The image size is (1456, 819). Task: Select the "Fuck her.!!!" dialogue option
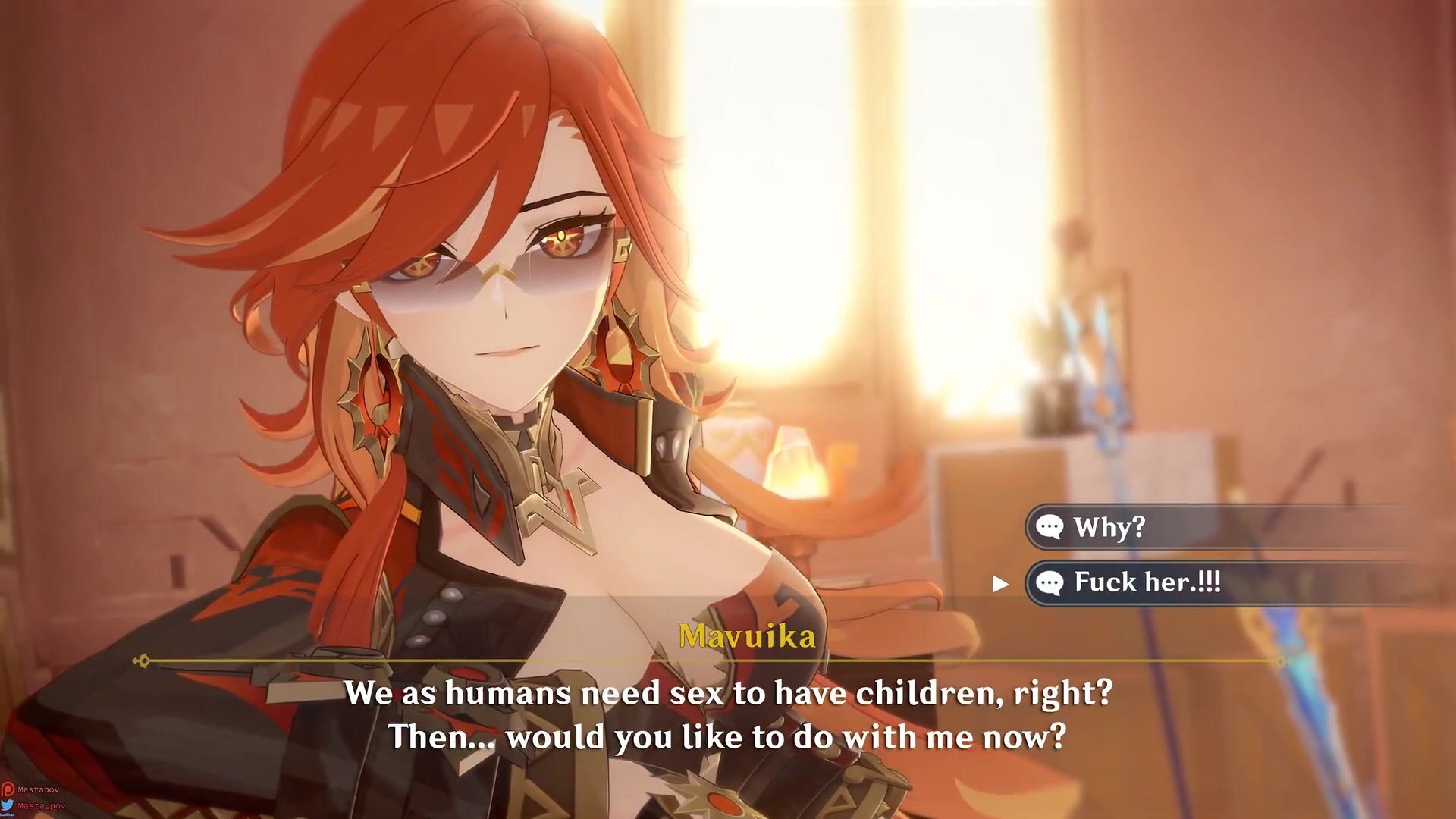click(x=1147, y=582)
